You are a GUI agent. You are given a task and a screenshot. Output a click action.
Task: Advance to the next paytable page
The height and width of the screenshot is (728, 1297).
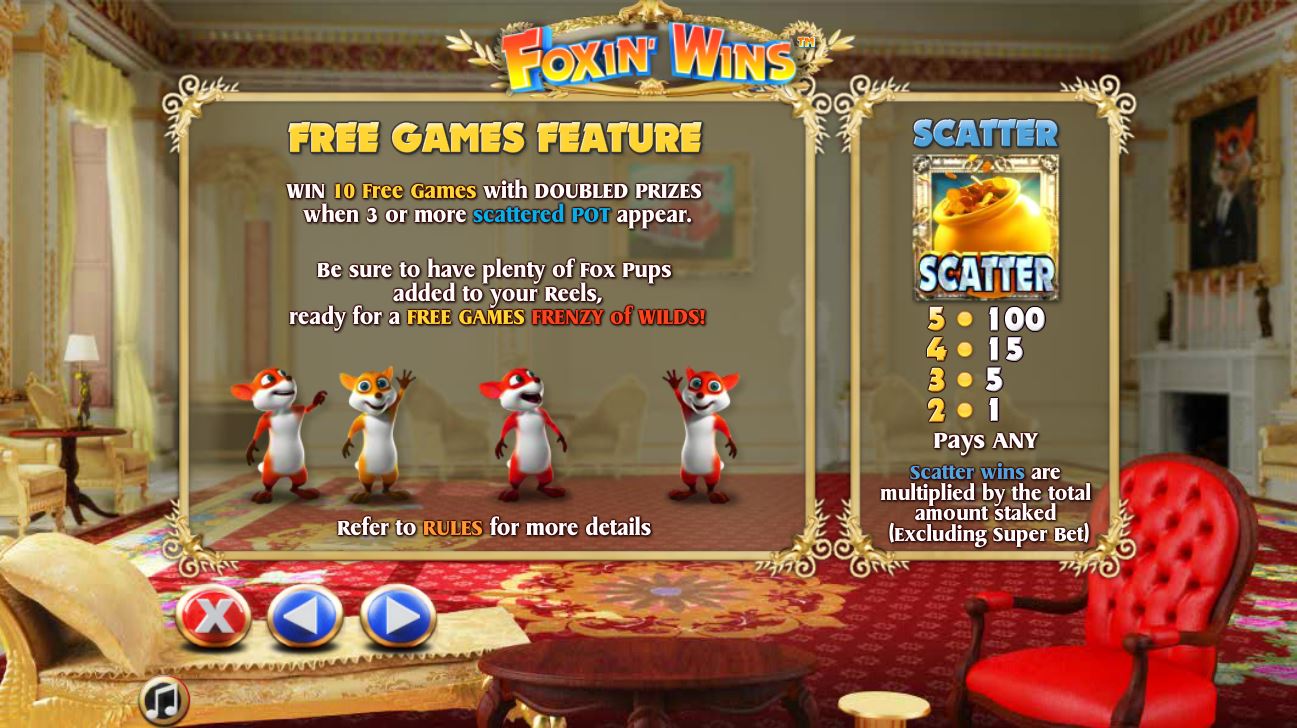(x=397, y=617)
